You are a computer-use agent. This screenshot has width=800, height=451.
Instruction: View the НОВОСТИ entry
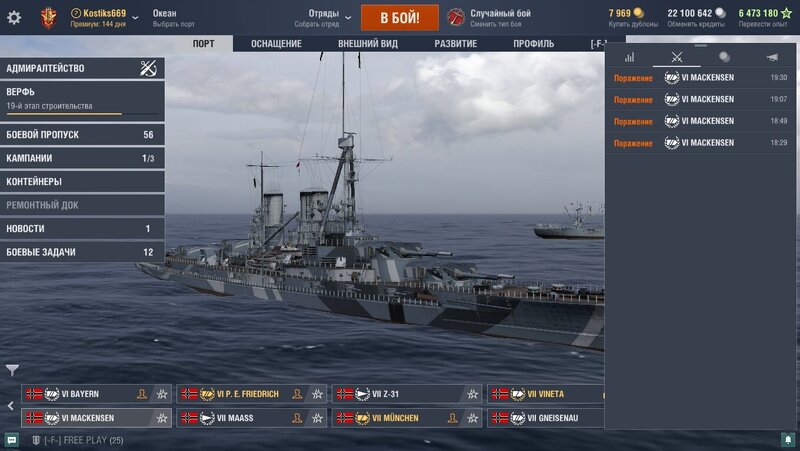click(x=82, y=229)
